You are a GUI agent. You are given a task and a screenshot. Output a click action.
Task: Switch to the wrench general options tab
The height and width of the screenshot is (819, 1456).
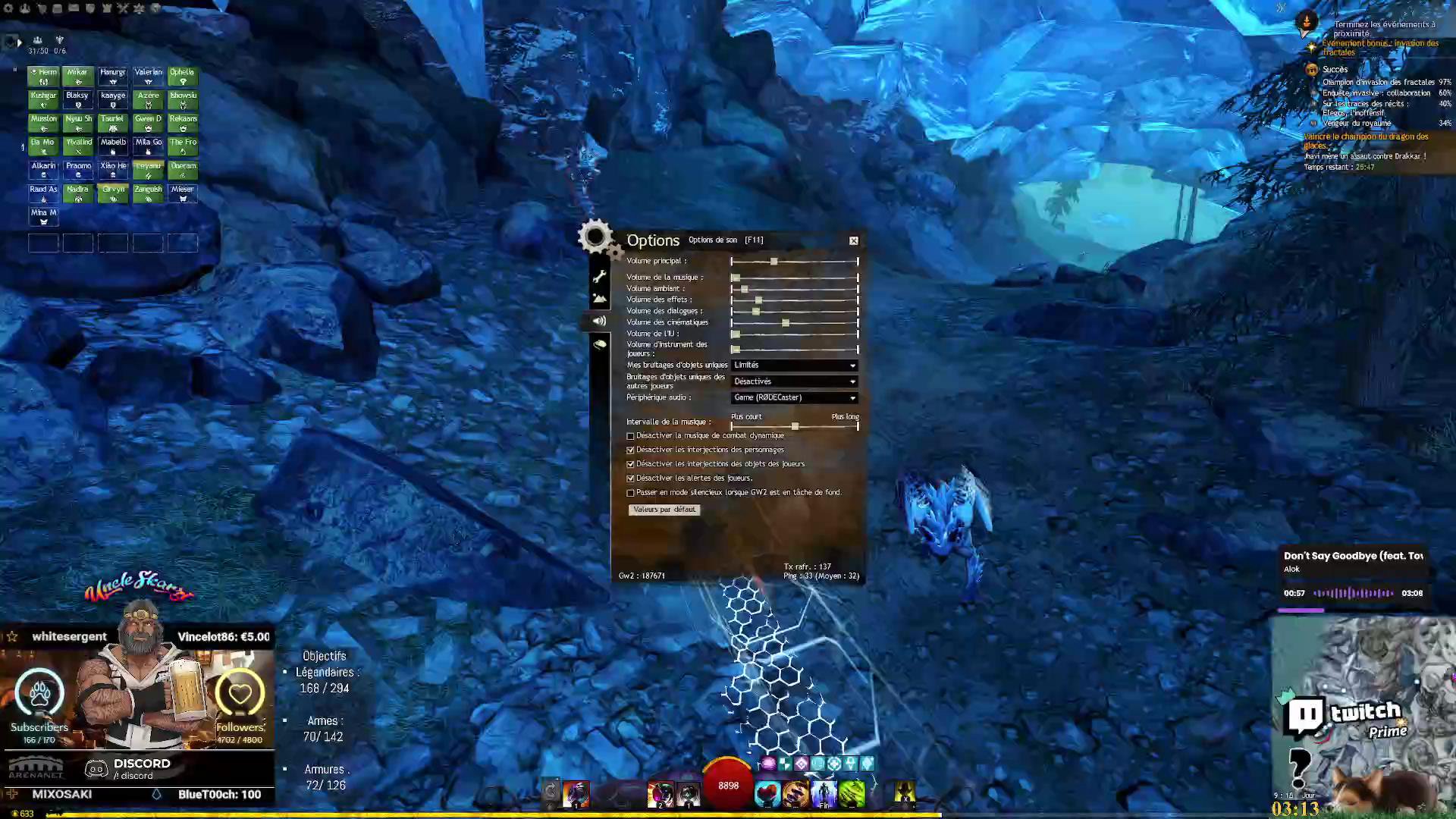point(600,277)
